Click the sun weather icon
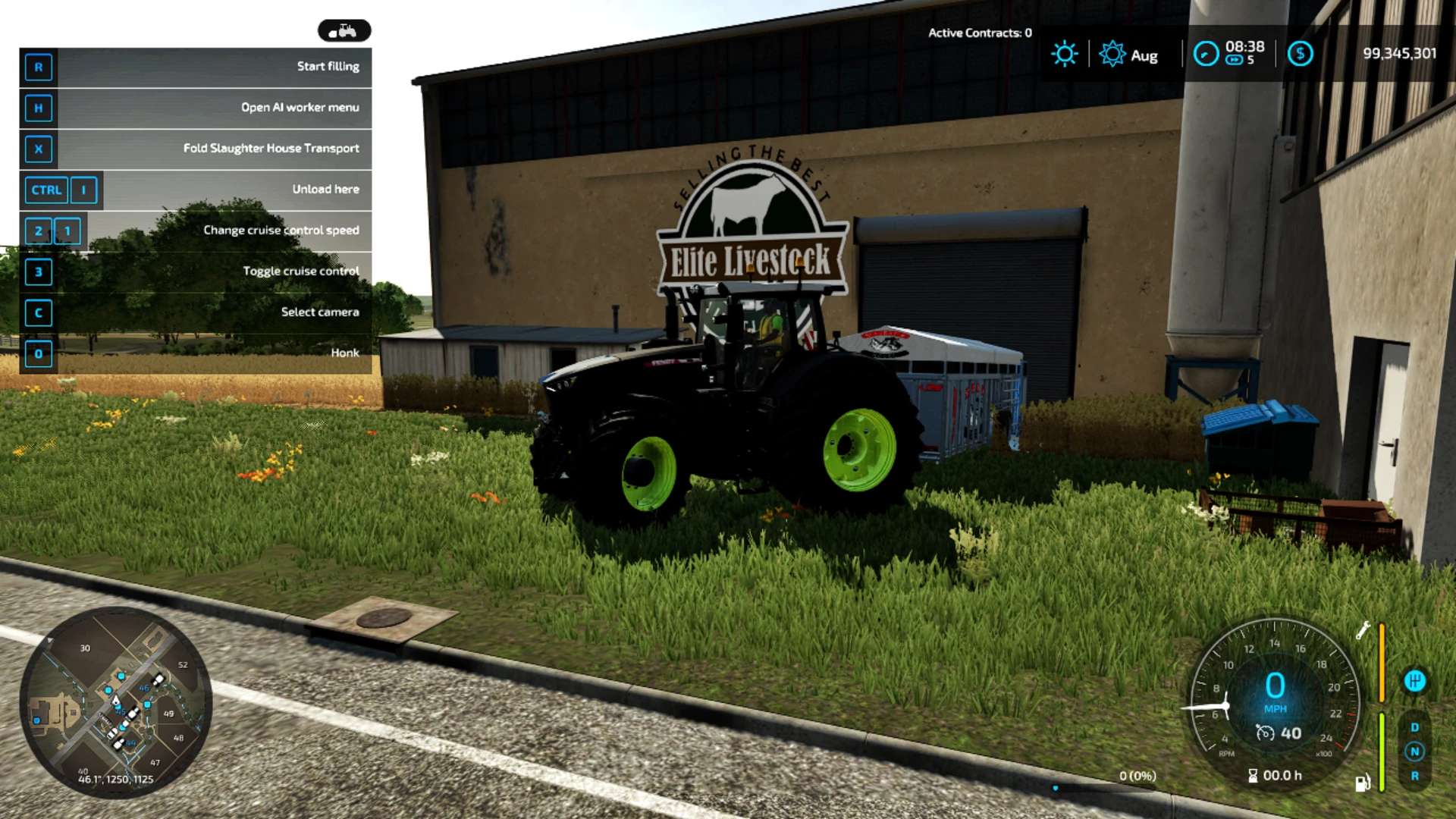The image size is (1456, 819). click(1064, 54)
